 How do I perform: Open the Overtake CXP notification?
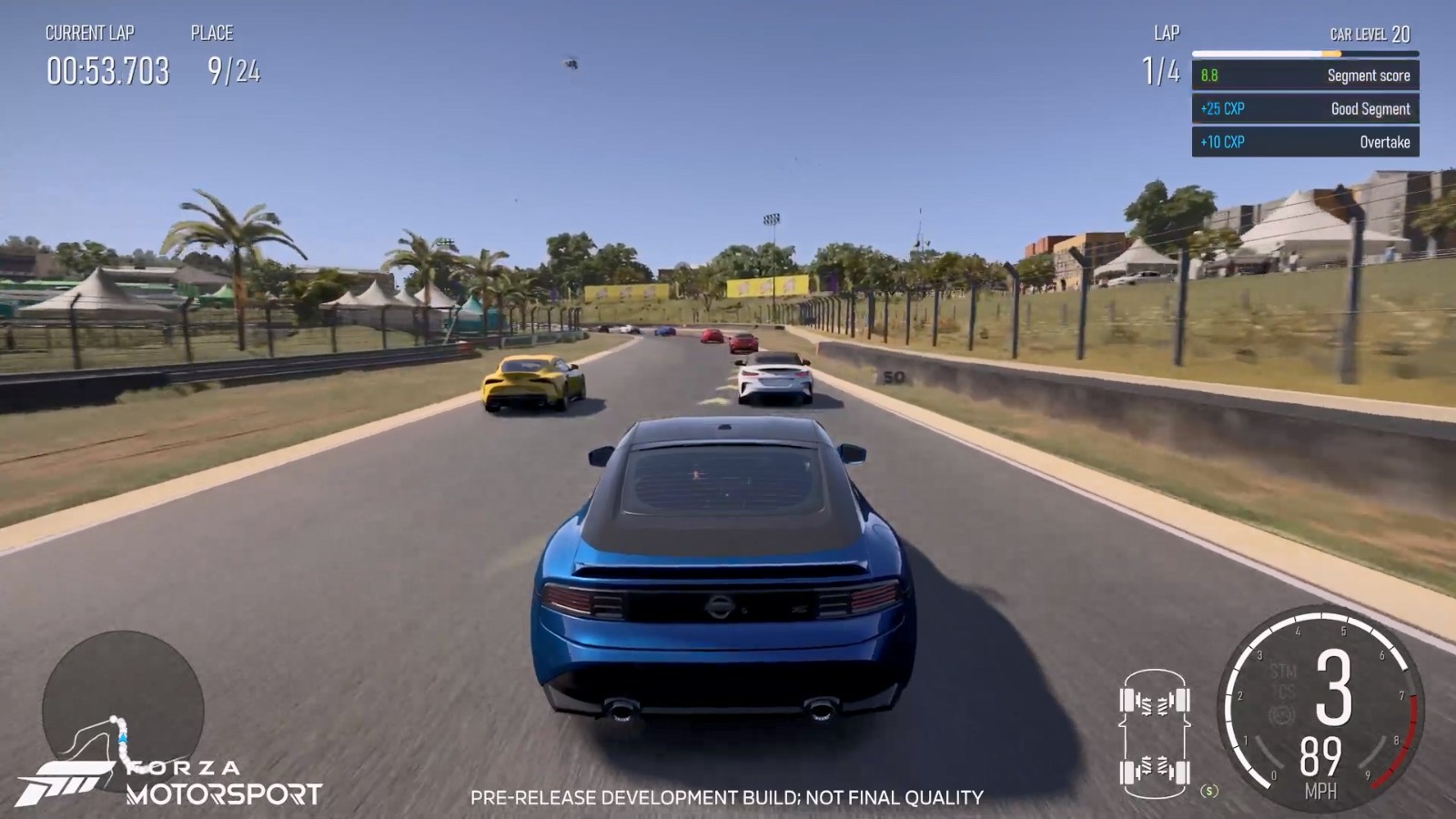coord(1305,142)
